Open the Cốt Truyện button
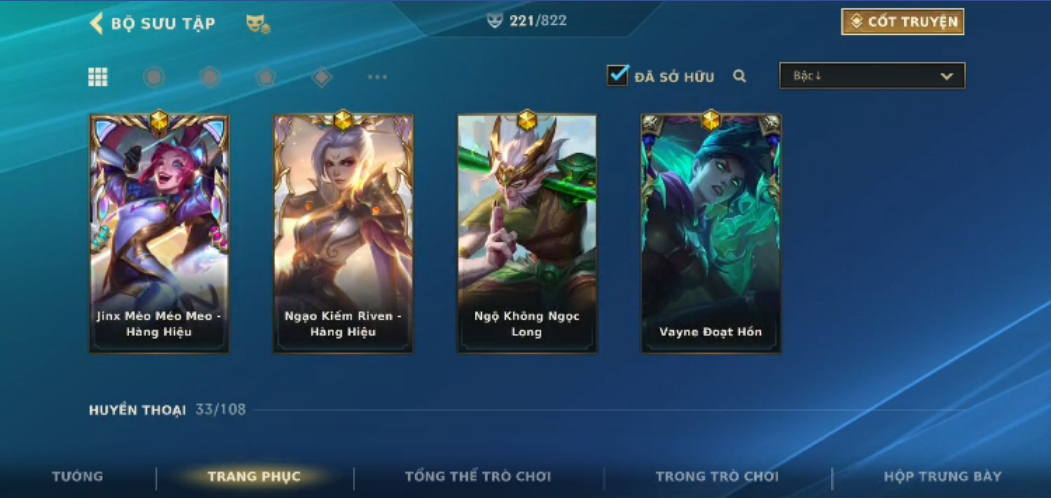Screen dimensions: 1051x498 tap(902, 22)
